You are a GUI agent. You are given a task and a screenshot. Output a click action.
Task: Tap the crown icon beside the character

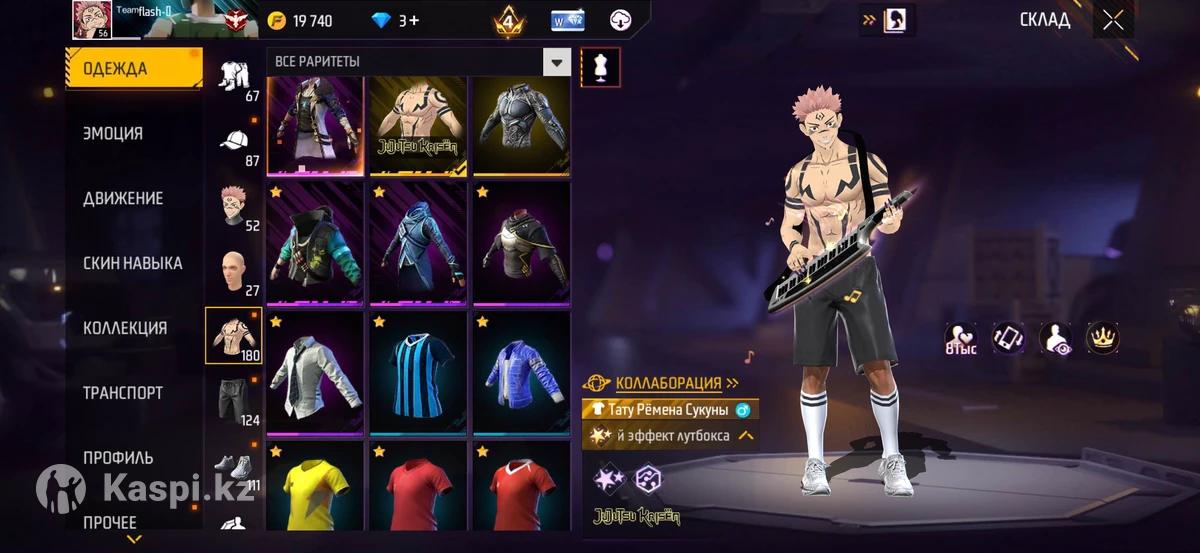pyautogui.click(x=1103, y=338)
